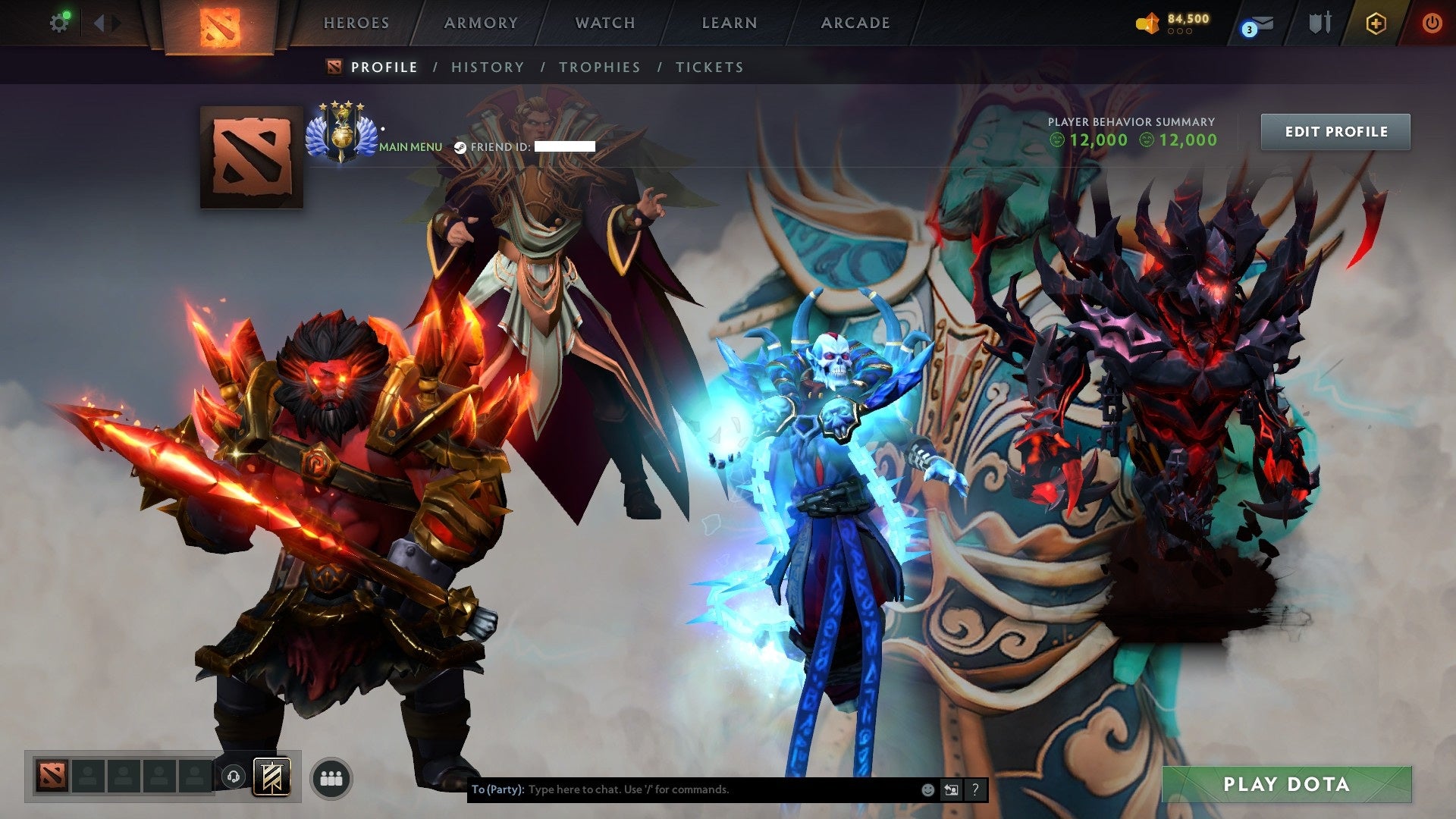The height and width of the screenshot is (819, 1456).
Task: Open the ARCADE menu
Action: (855, 23)
